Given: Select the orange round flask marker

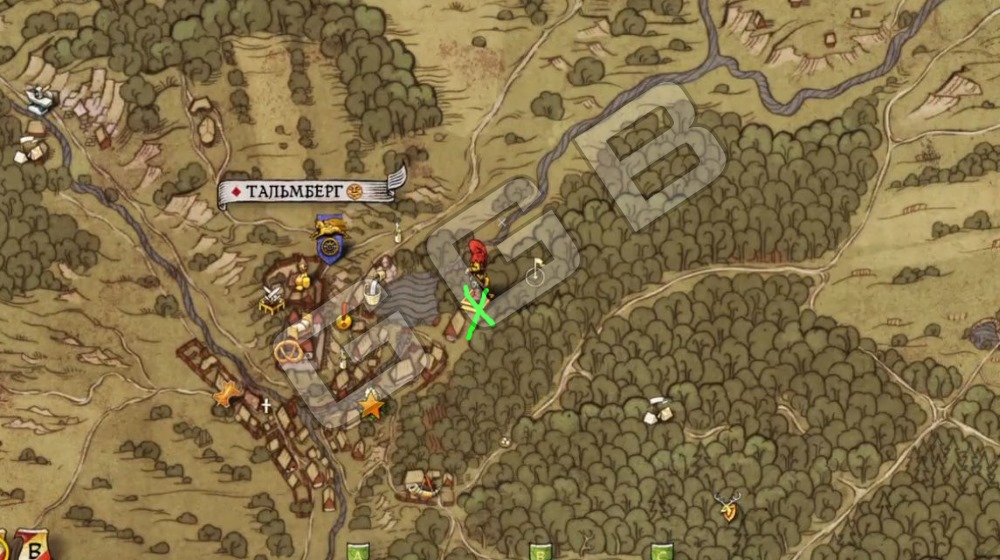Looking at the screenshot, I should coord(344,321).
